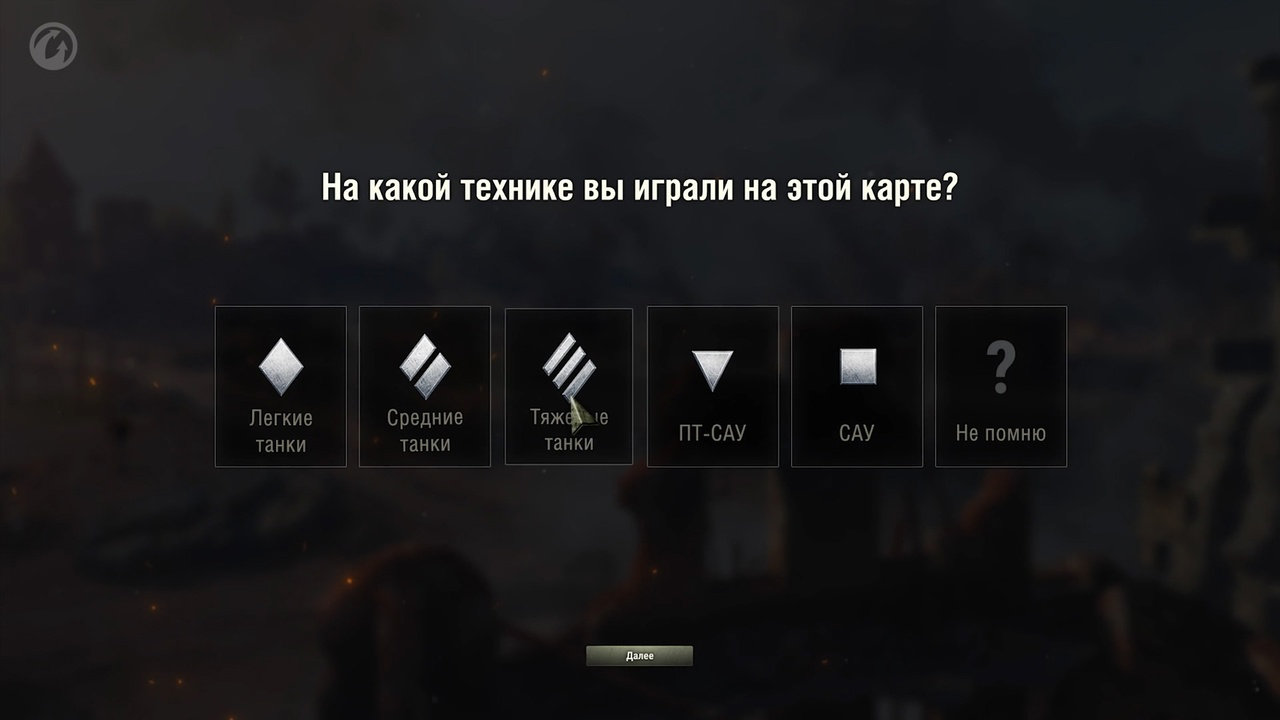Click the 'ПТ-САУ' text label
Image resolution: width=1280 pixels, height=720 pixels.
click(712, 432)
